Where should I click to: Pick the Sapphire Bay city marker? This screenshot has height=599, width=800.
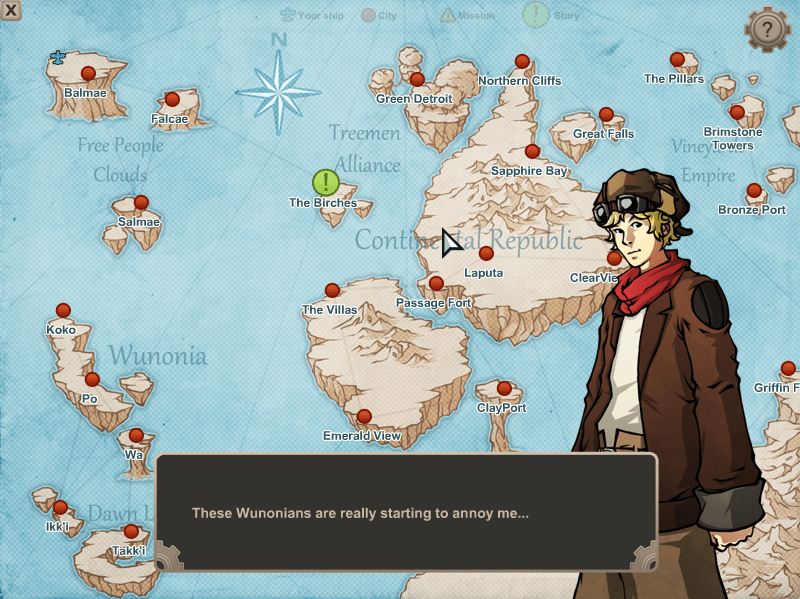532,151
